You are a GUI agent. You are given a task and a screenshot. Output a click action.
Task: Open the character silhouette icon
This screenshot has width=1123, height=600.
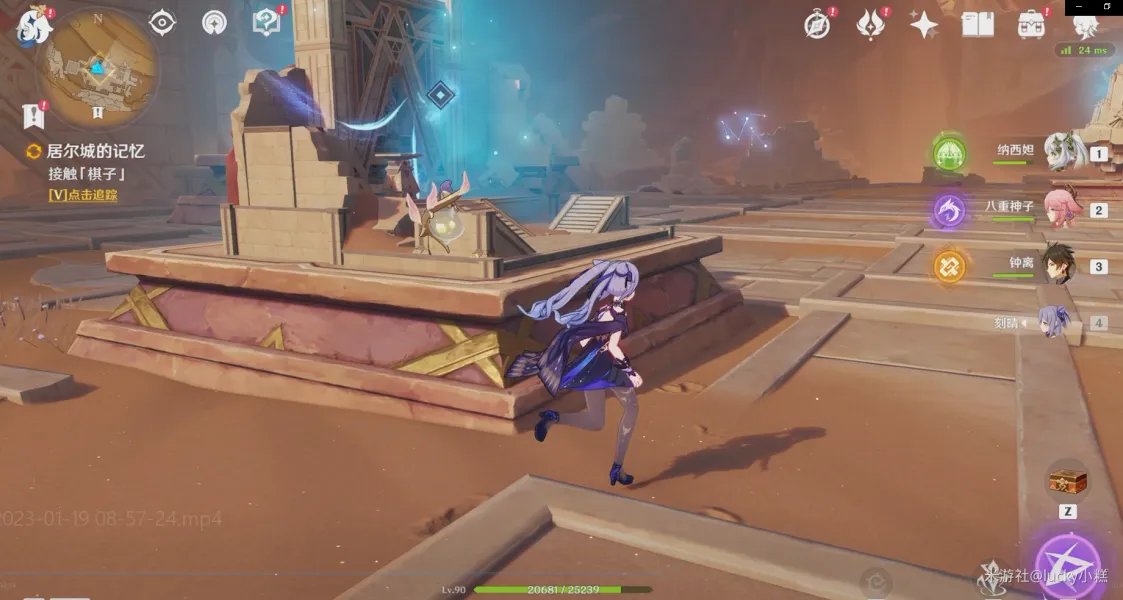pos(1084,25)
